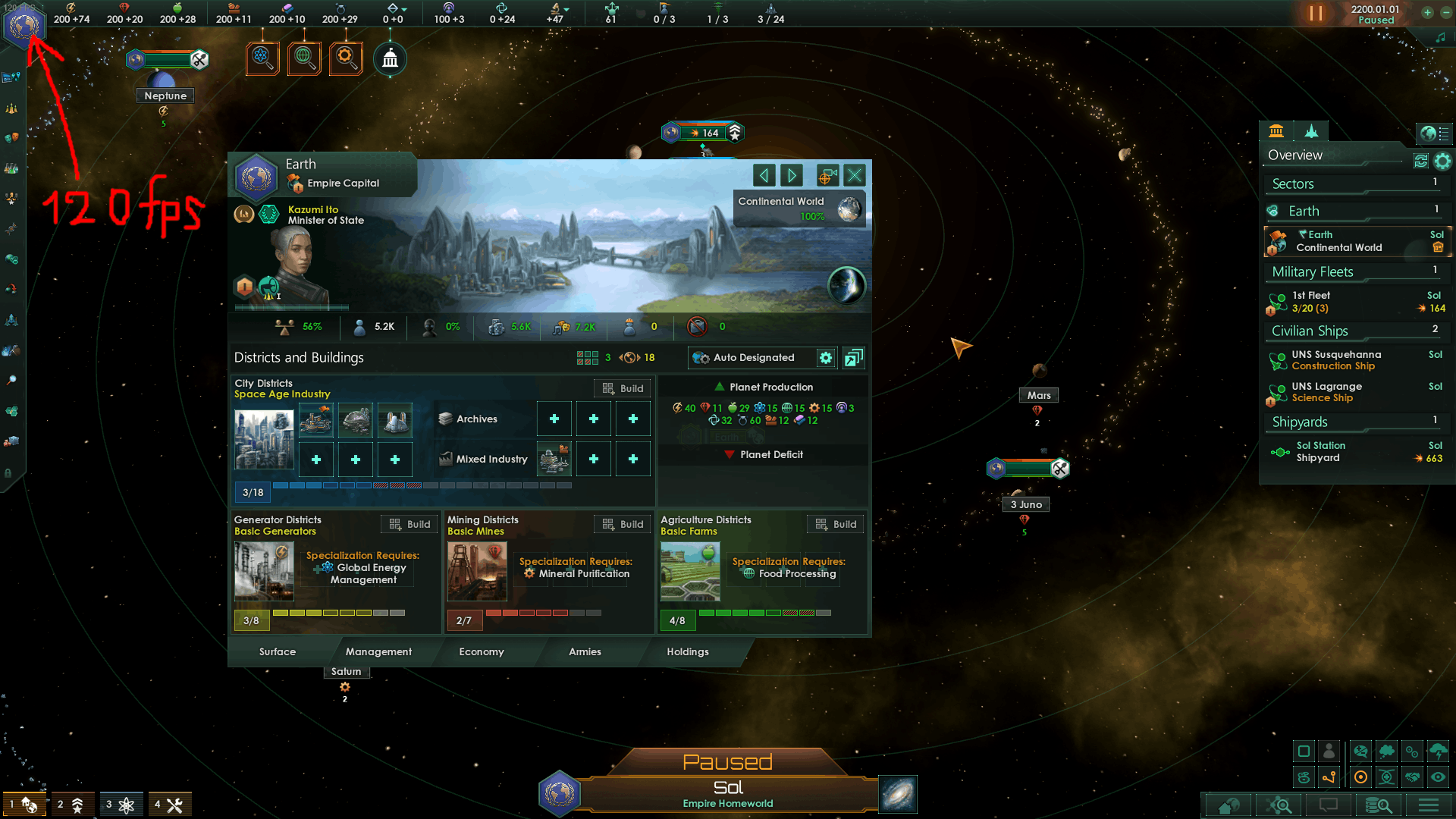Build an Agriculture District
The image size is (1456, 819).
point(836,524)
